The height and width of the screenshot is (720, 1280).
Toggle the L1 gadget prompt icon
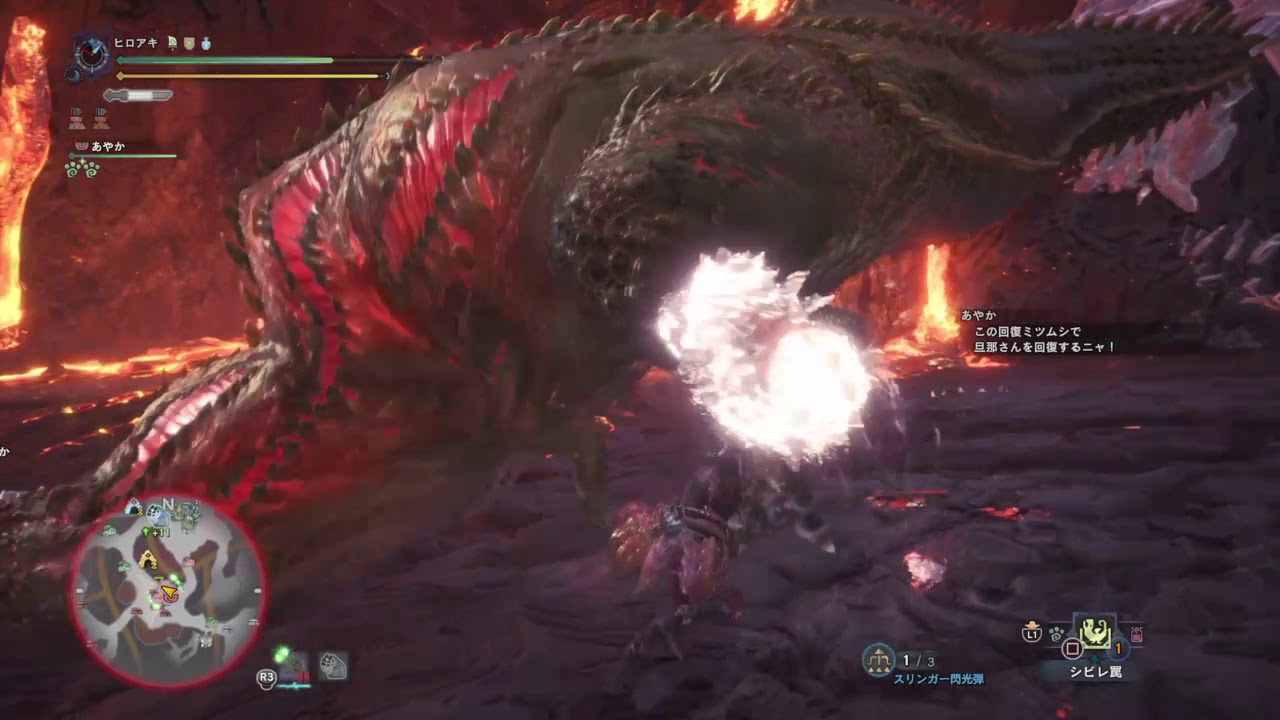coord(1032,633)
